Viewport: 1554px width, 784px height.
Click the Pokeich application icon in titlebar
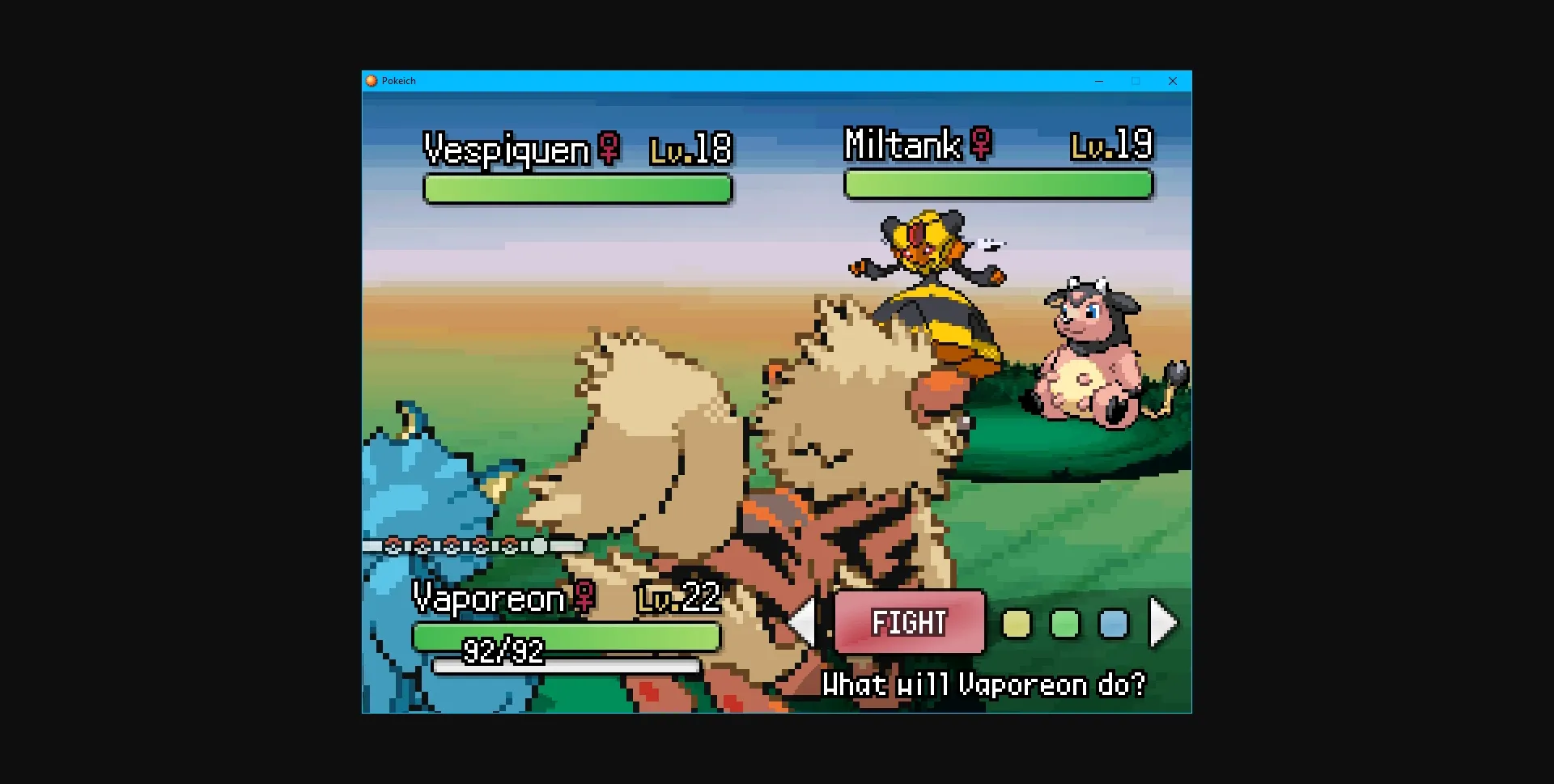pyautogui.click(x=372, y=81)
